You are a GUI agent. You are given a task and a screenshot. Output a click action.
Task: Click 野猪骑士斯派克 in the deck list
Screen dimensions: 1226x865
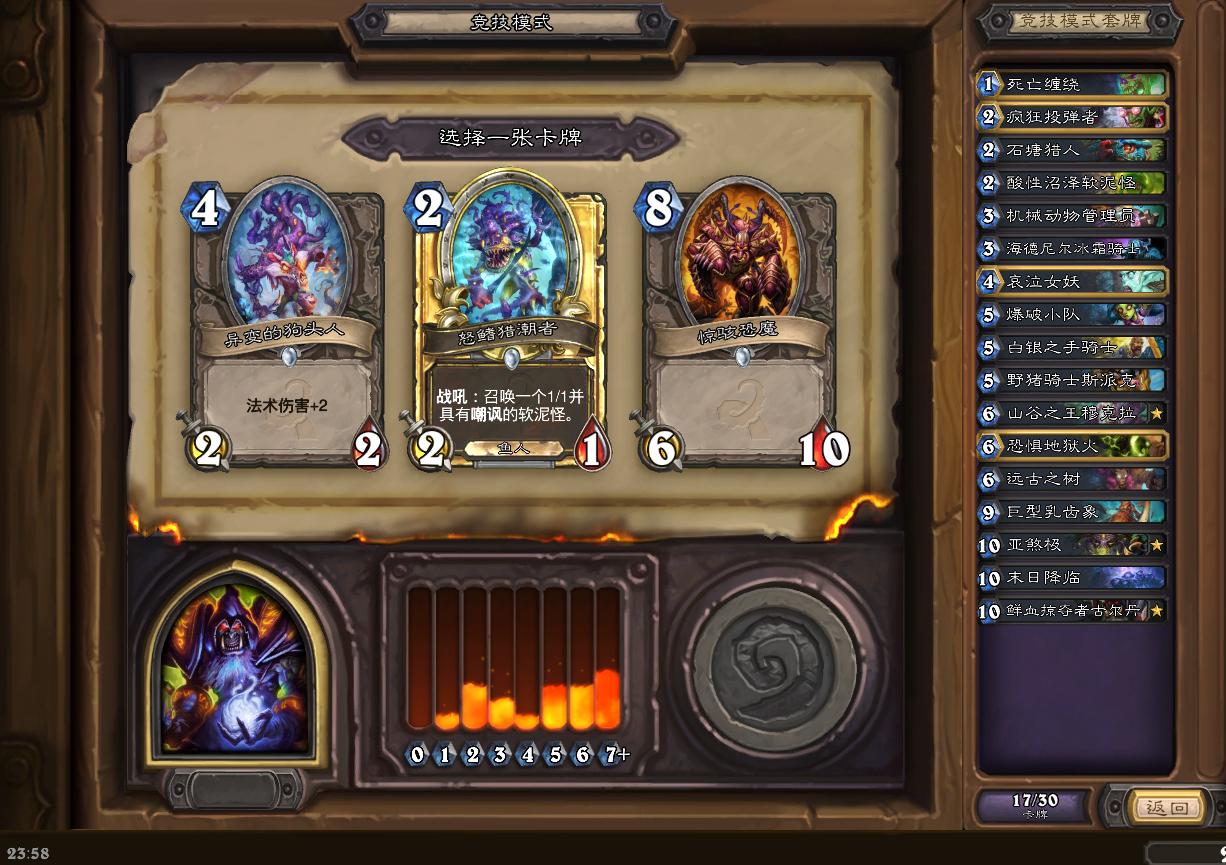[x=1072, y=380]
